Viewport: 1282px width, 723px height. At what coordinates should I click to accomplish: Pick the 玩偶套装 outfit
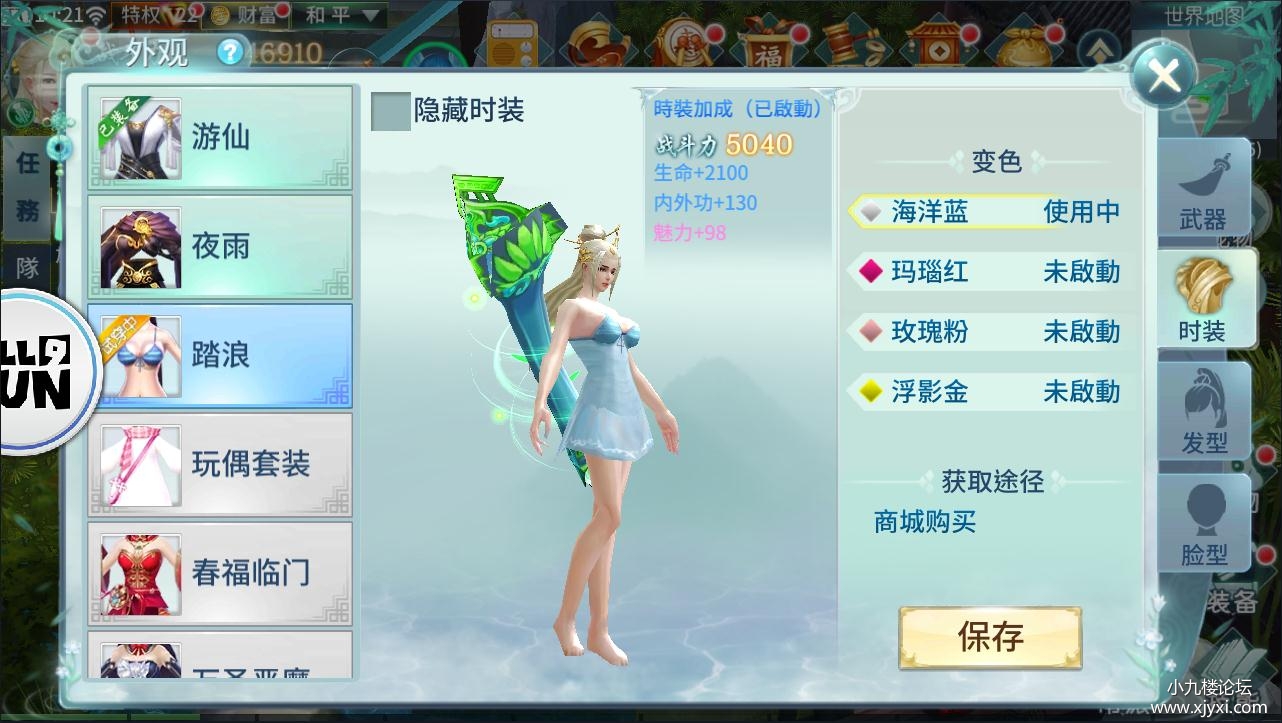click(x=220, y=464)
